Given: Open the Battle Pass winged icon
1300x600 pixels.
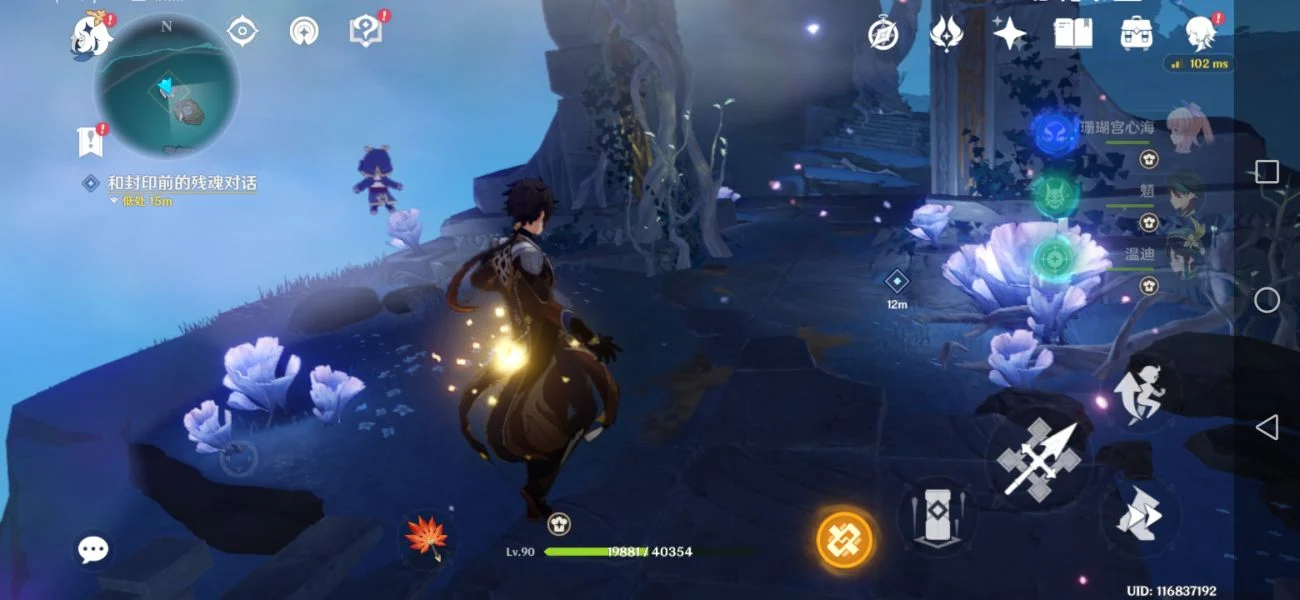Looking at the screenshot, I should click(945, 34).
